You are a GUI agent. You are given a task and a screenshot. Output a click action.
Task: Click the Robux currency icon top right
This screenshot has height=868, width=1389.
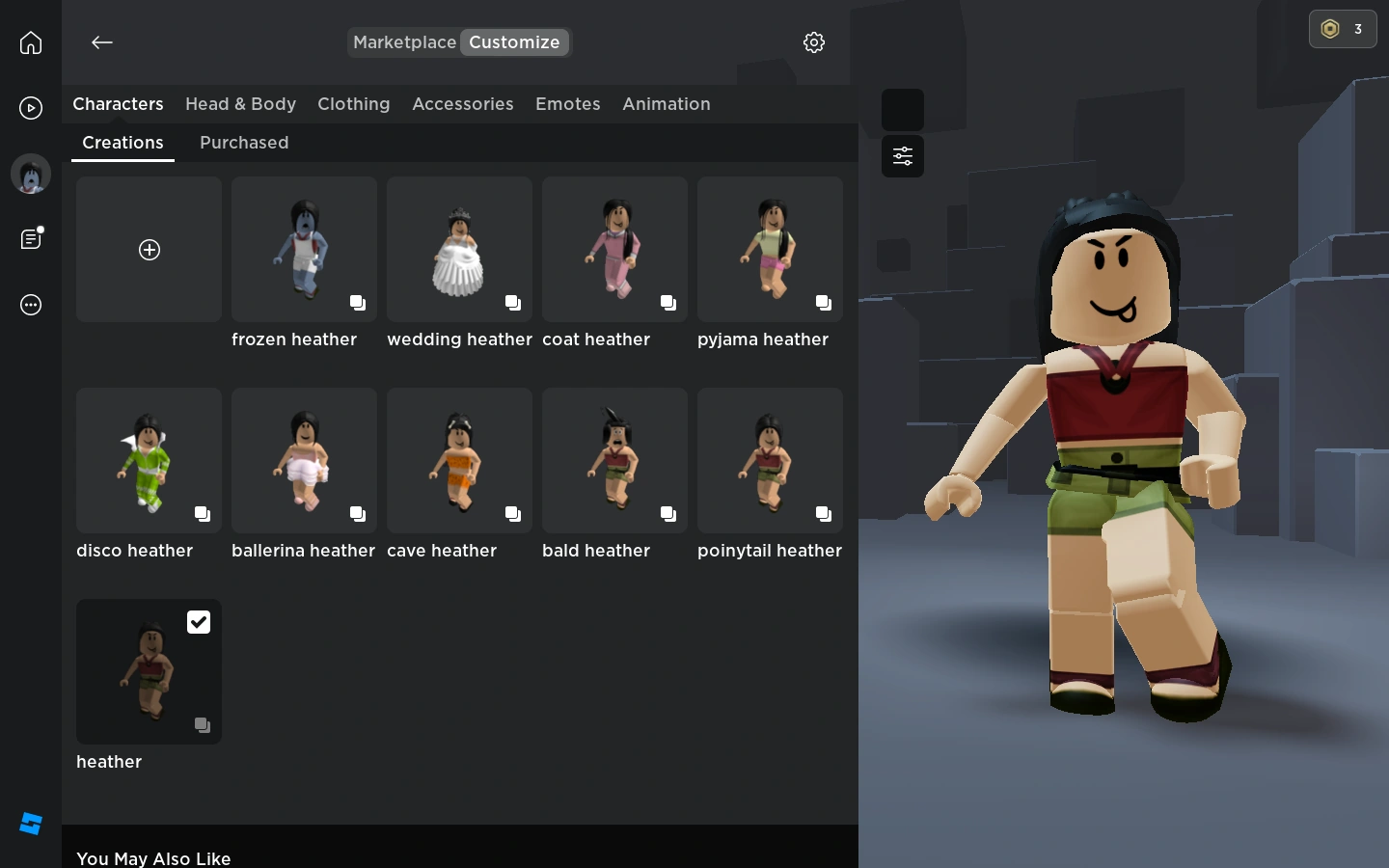[1330, 29]
